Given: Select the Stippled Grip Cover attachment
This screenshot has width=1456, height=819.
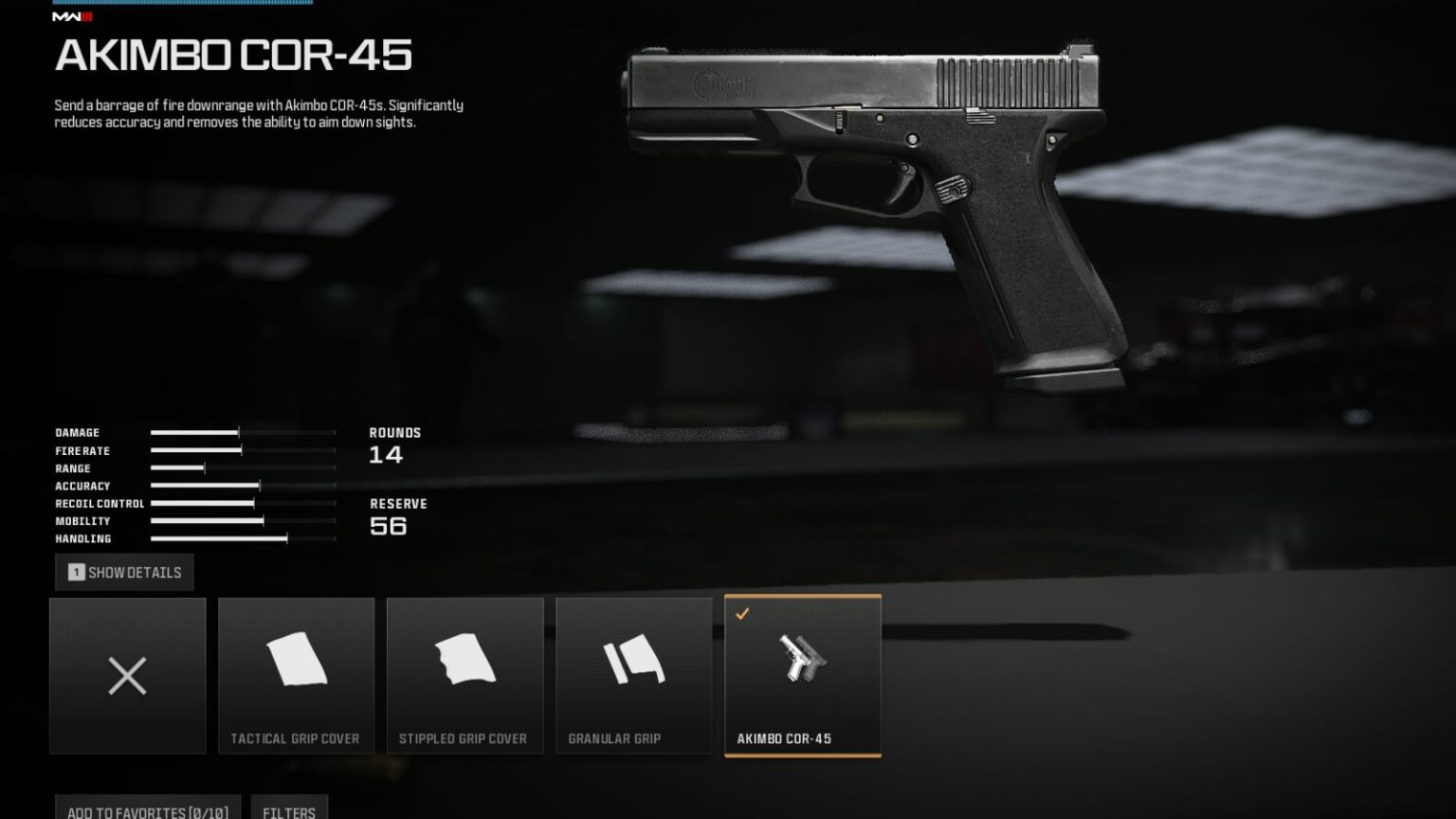Looking at the screenshot, I should coord(465,673).
